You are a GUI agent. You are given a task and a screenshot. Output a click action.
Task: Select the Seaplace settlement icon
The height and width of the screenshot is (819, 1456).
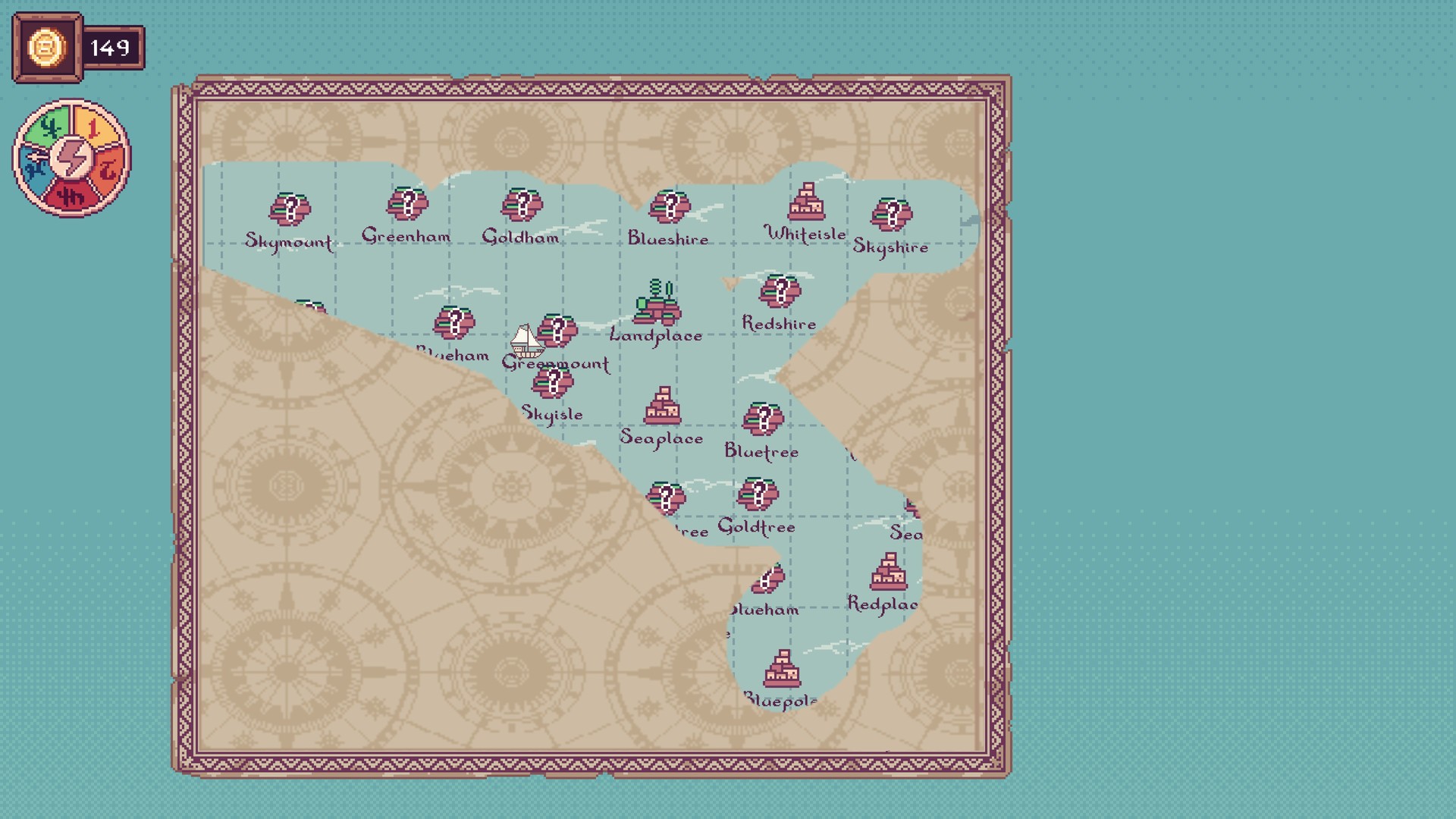pos(663,405)
